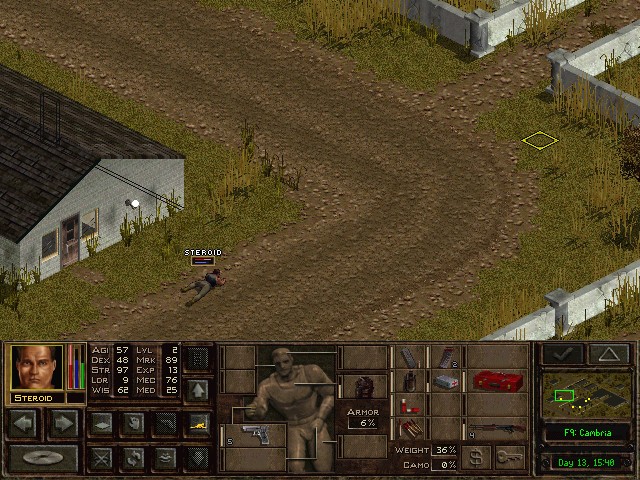The image size is (640, 480).
Task: Open the options disk button
Action: [42, 458]
